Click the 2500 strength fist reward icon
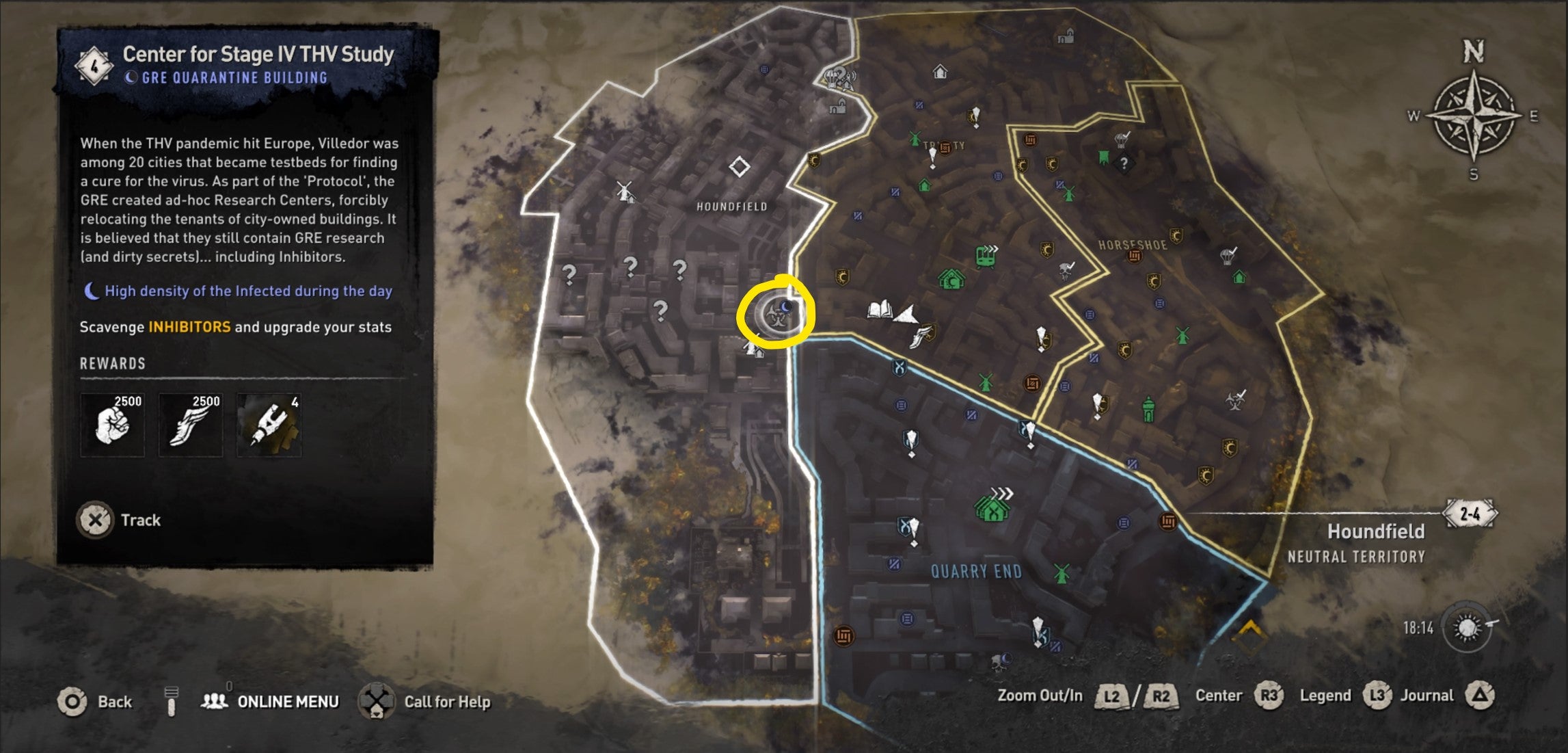Screen dimensions: 1568x753 pyautogui.click(x=112, y=424)
